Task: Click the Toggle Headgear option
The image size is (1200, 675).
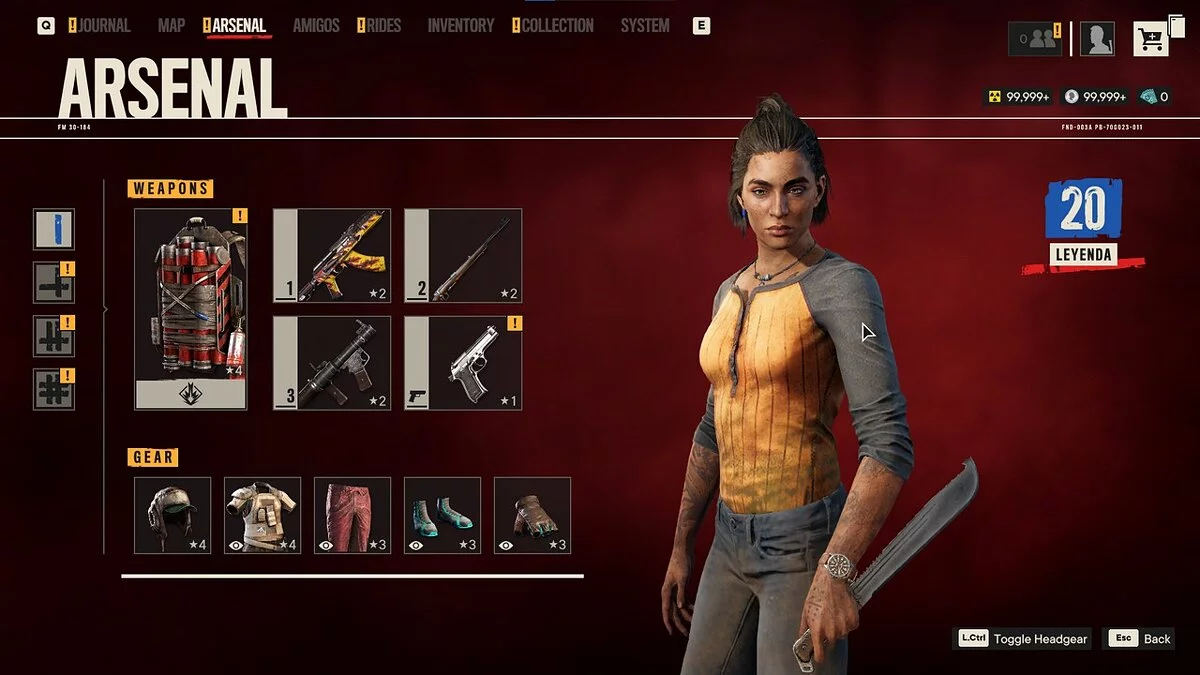Action: pyautogui.click(x=1023, y=639)
